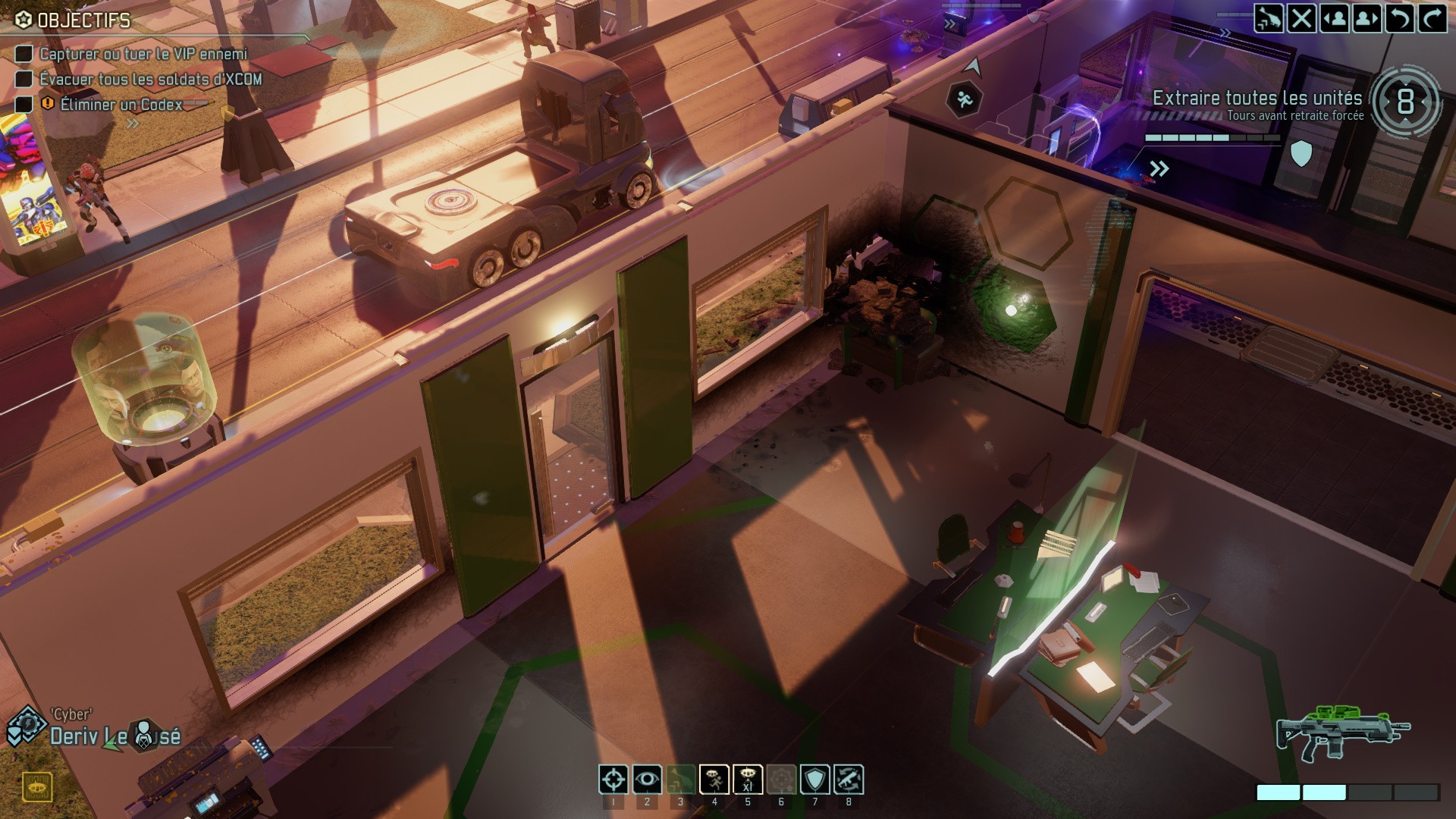Select the next soldier

(1367, 18)
